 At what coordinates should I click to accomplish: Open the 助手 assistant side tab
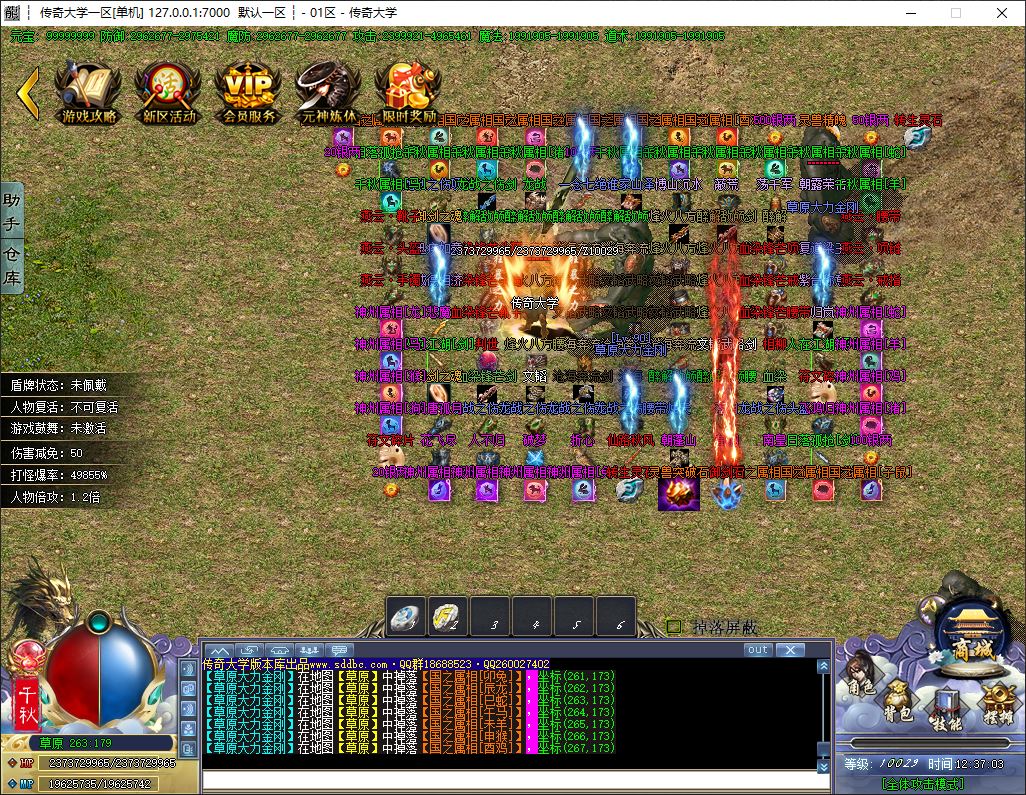click(11, 214)
